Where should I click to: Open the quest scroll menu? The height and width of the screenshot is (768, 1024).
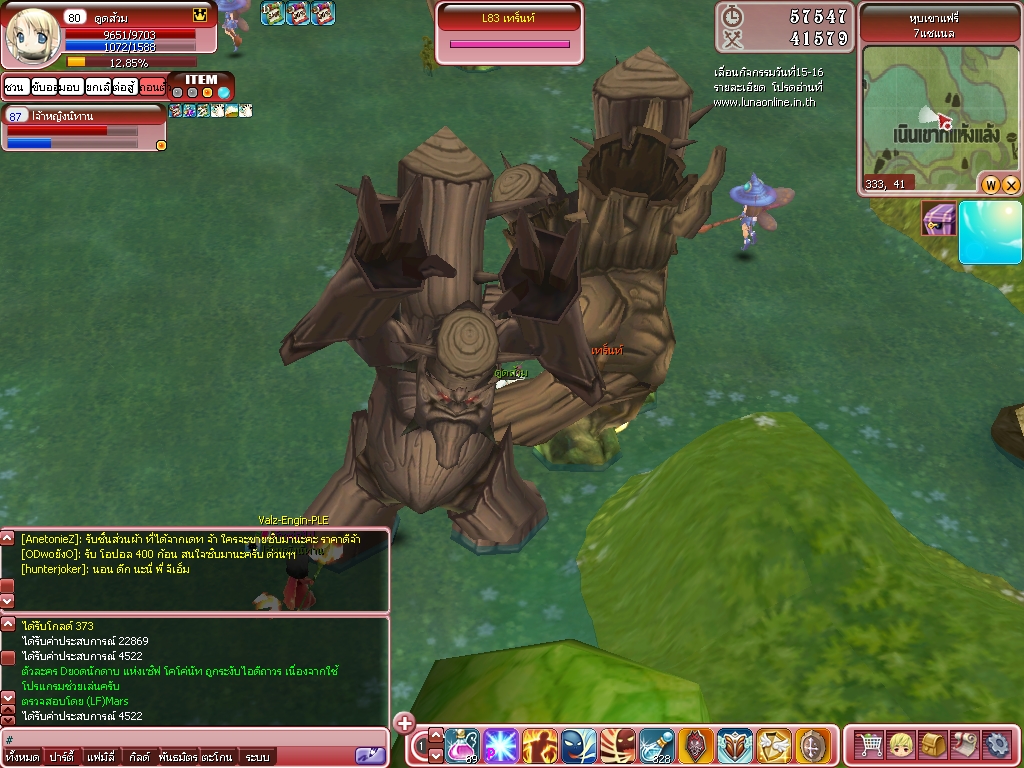coord(965,745)
